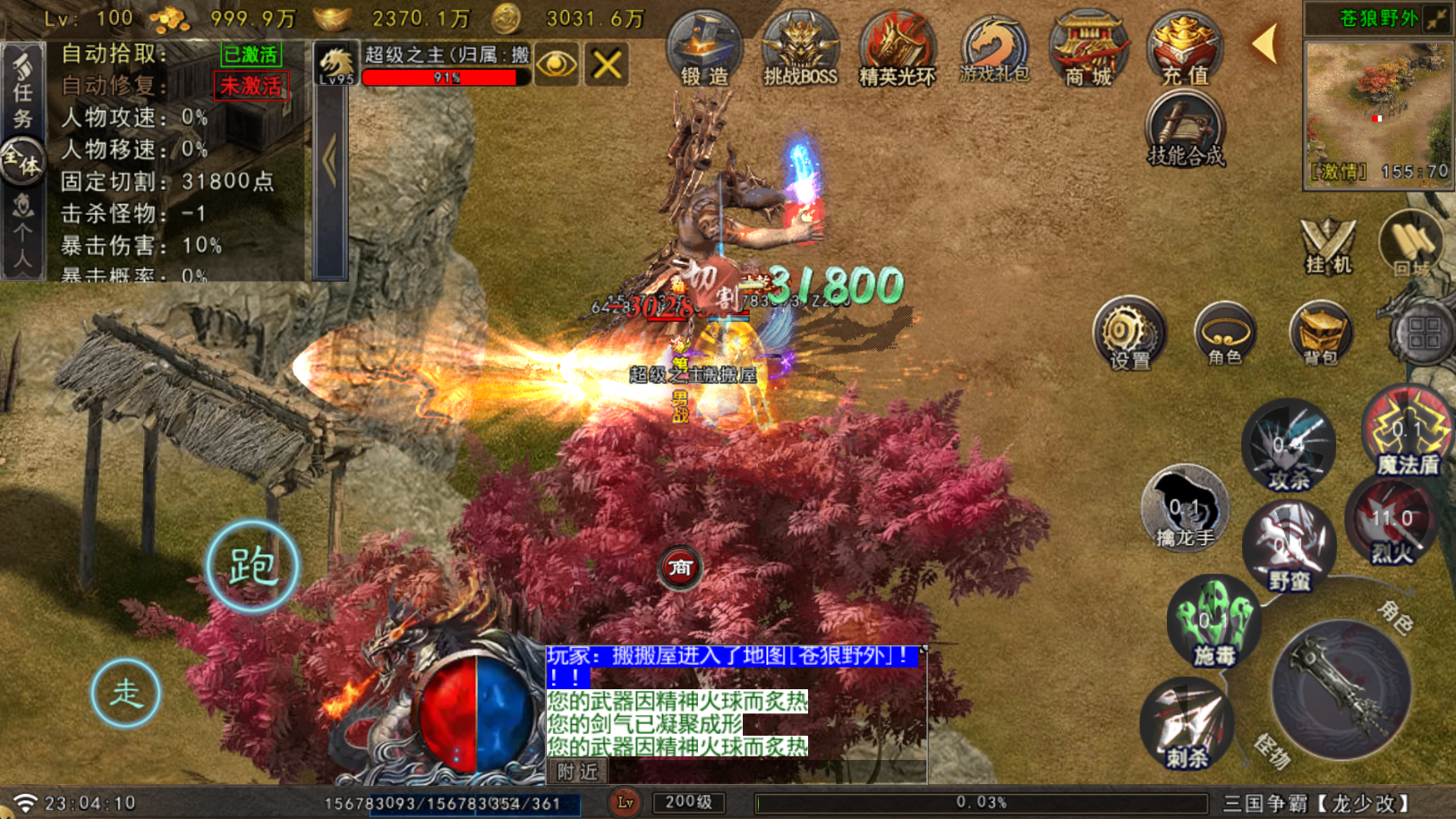The width and height of the screenshot is (1456, 819).
Task: Open the 锻造 forging menu
Action: click(x=703, y=50)
